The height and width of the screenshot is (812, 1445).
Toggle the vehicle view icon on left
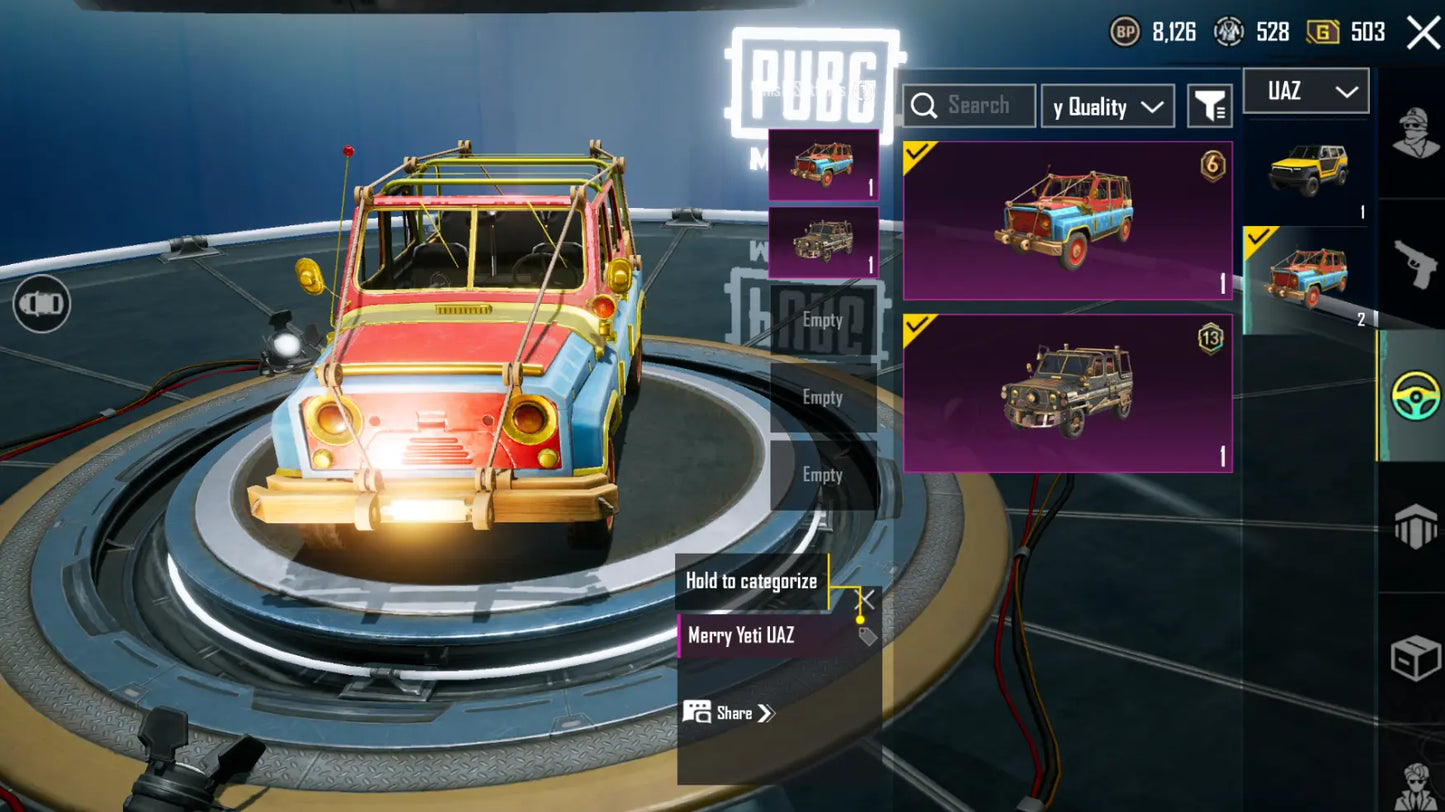41,303
